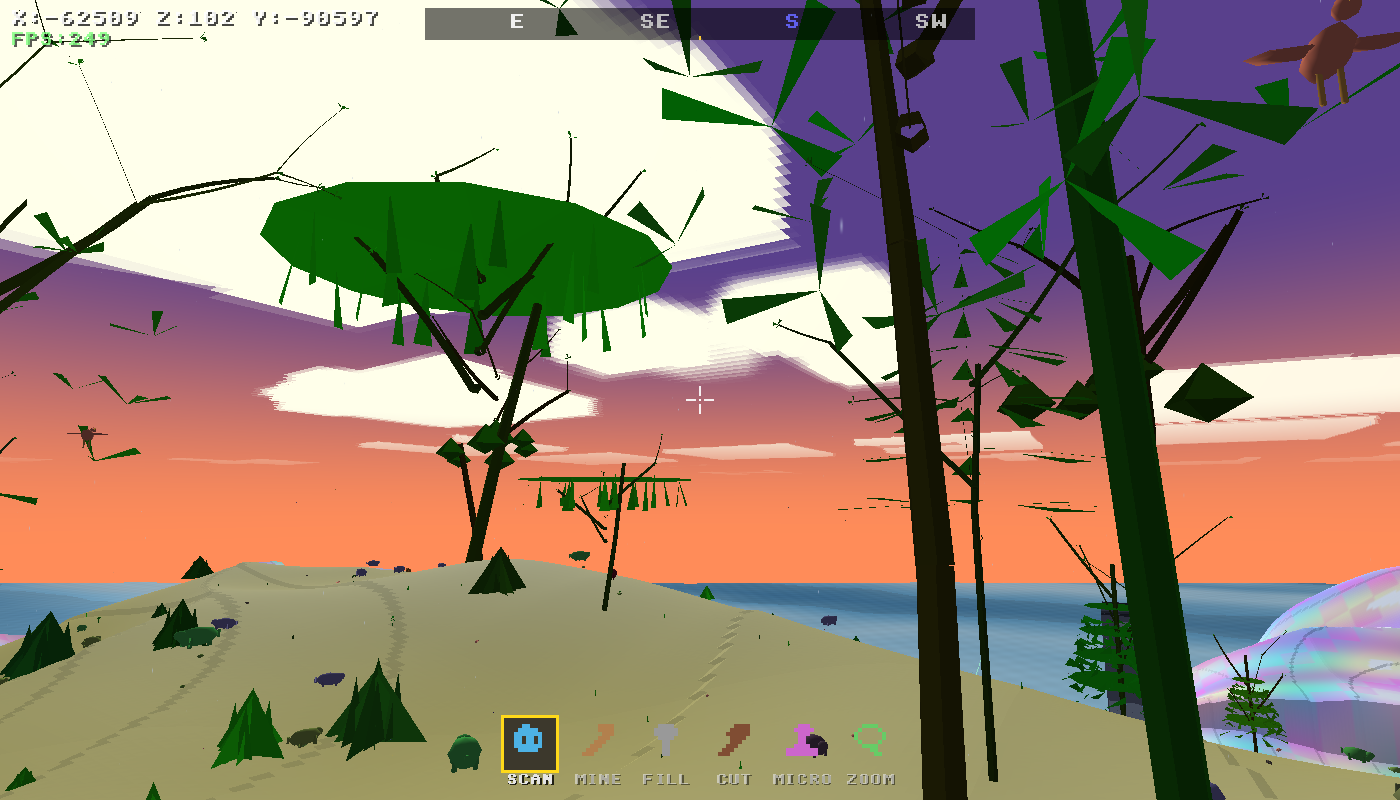Click the ZOOM text label under the hotbar
This screenshot has width=1400, height=800.
[x=869, y=779]
